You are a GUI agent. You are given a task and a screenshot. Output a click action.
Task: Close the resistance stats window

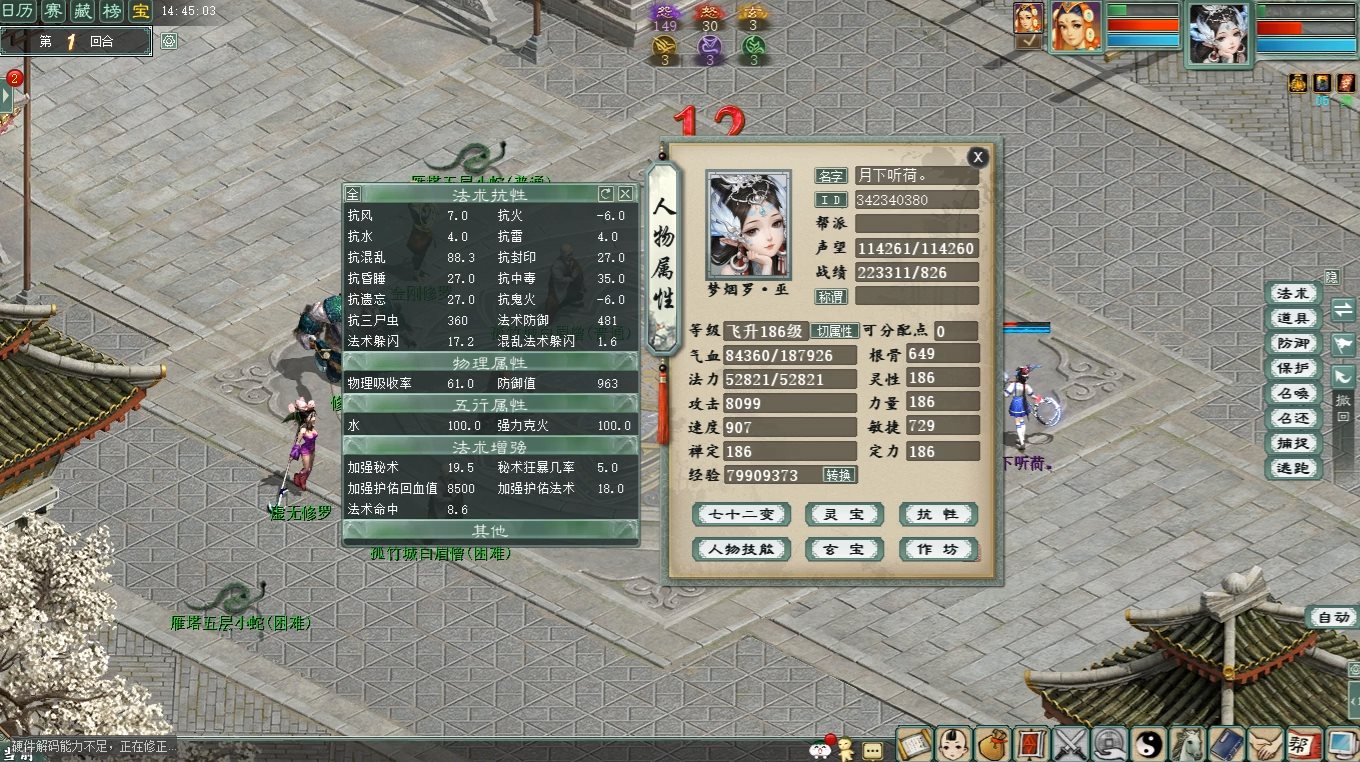pos(625,193)
